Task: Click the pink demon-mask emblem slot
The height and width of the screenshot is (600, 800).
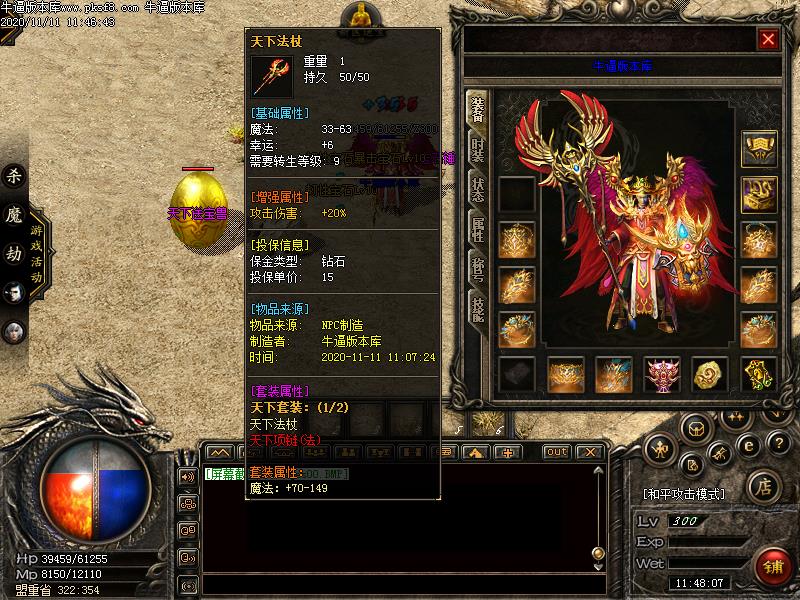Action: coord(662,375)
